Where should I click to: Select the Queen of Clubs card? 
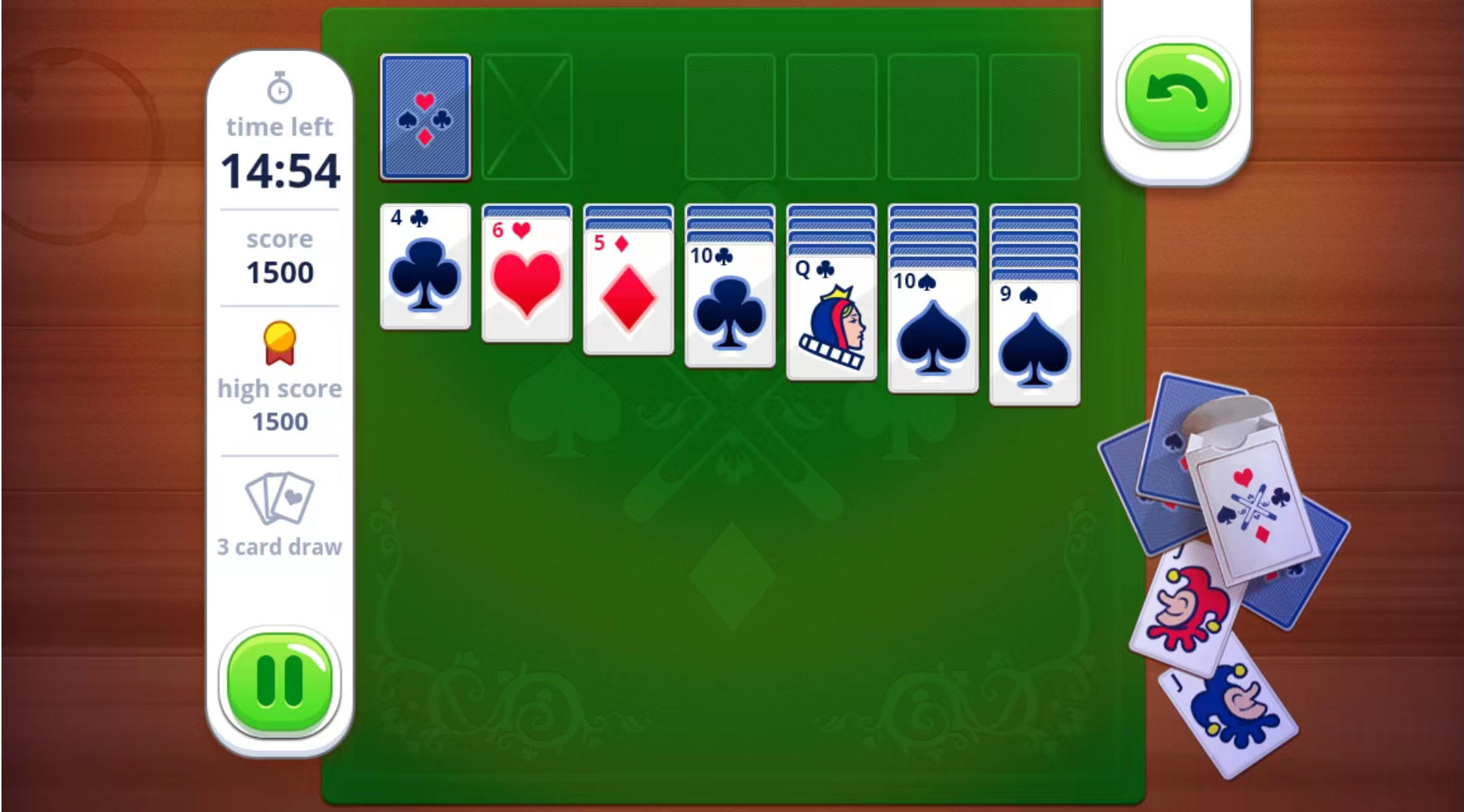(830, 316)
